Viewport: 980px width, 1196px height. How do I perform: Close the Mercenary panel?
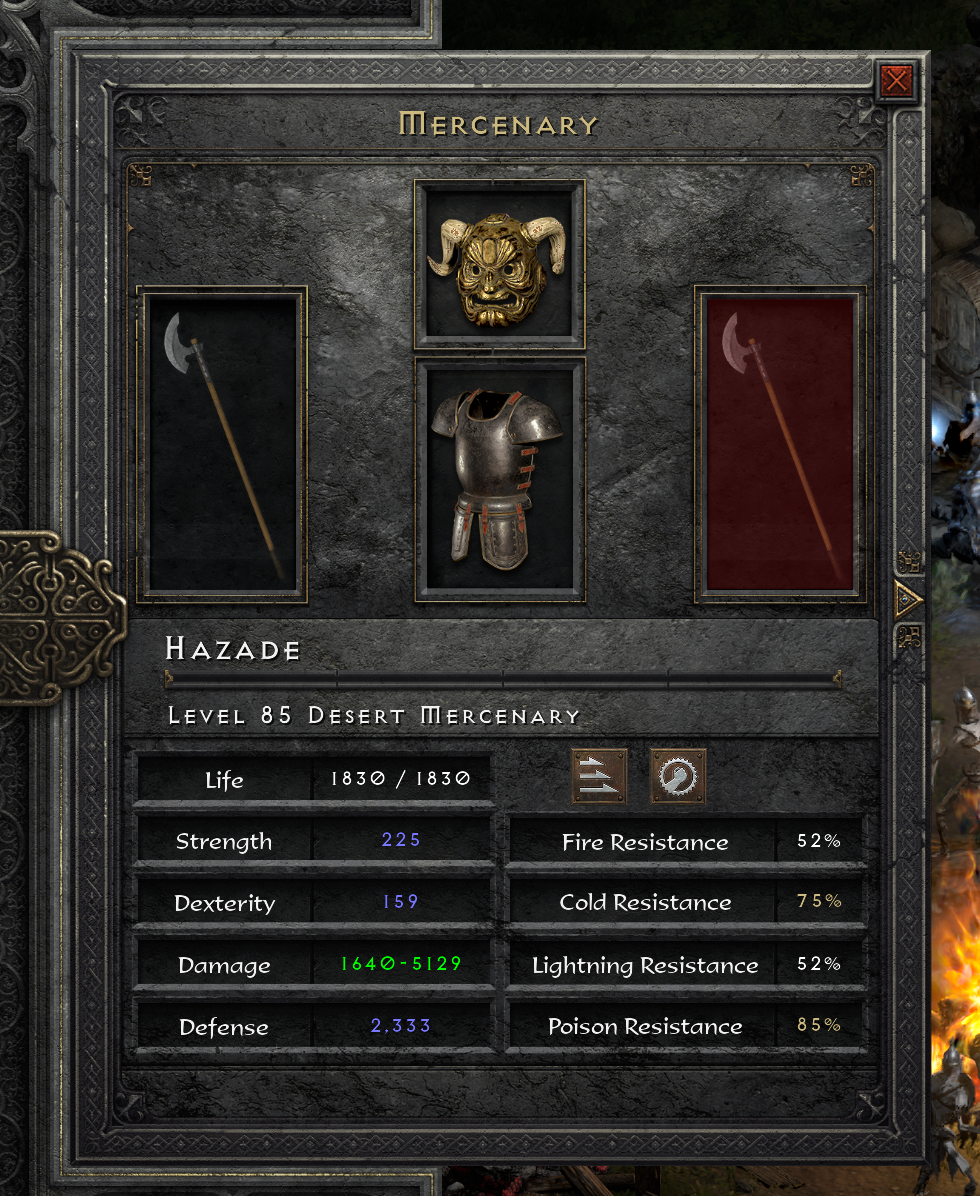coord(896,81)
